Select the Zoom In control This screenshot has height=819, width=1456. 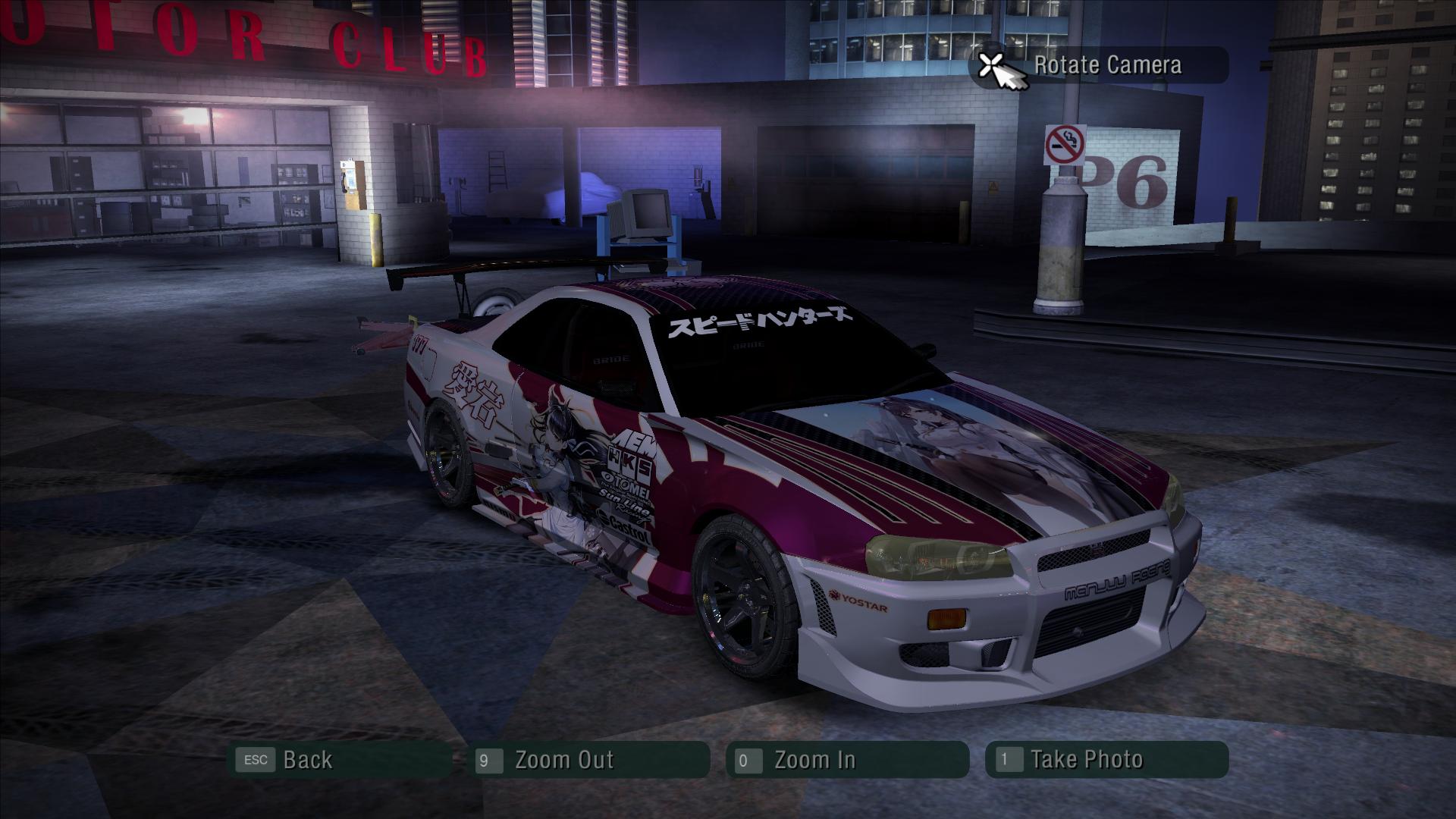814,760
